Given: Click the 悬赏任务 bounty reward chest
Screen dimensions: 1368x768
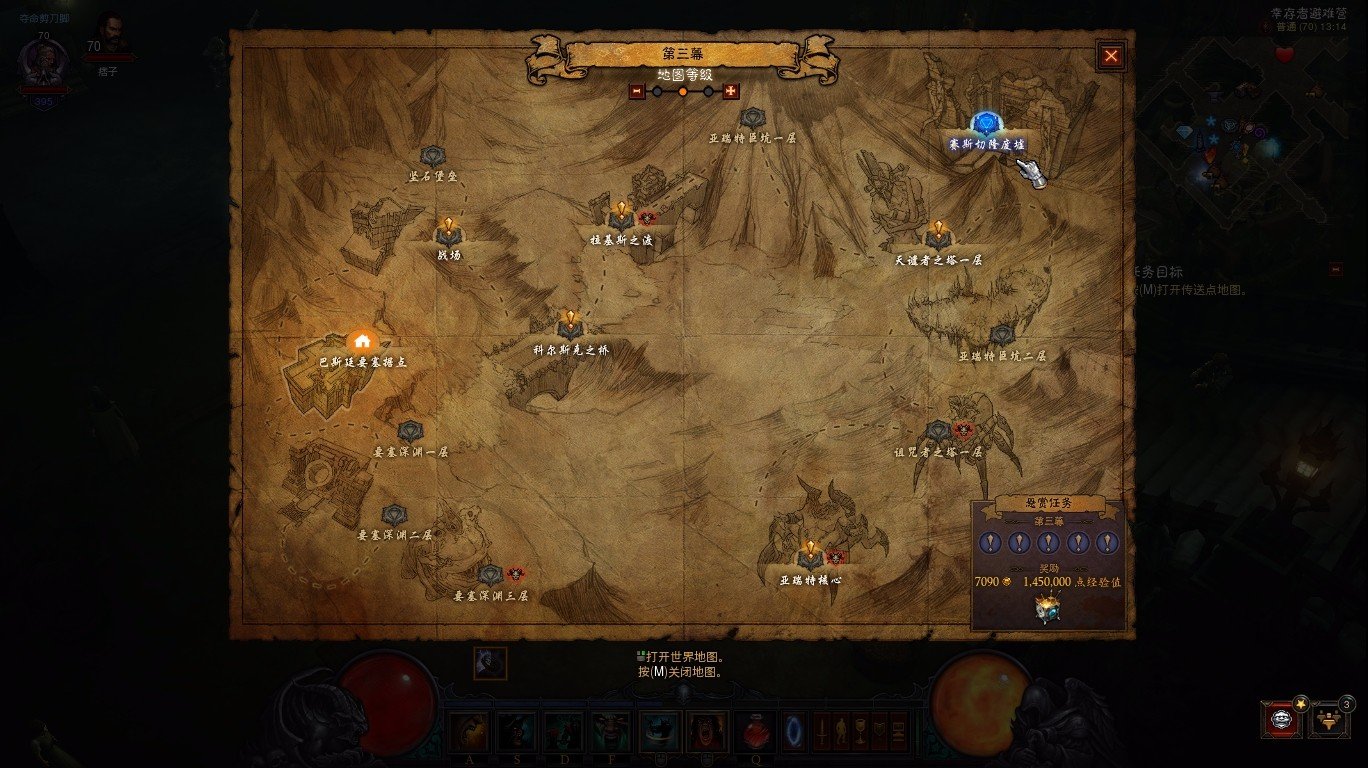Looking at the screenshot, I should coord(1047,609).
